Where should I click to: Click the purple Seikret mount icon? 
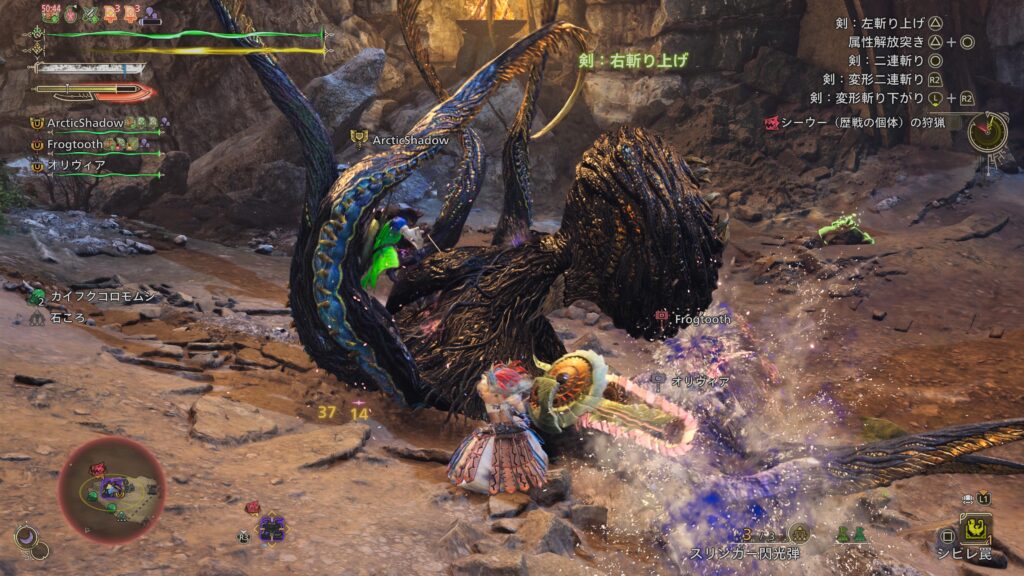(x=271, y=526)
